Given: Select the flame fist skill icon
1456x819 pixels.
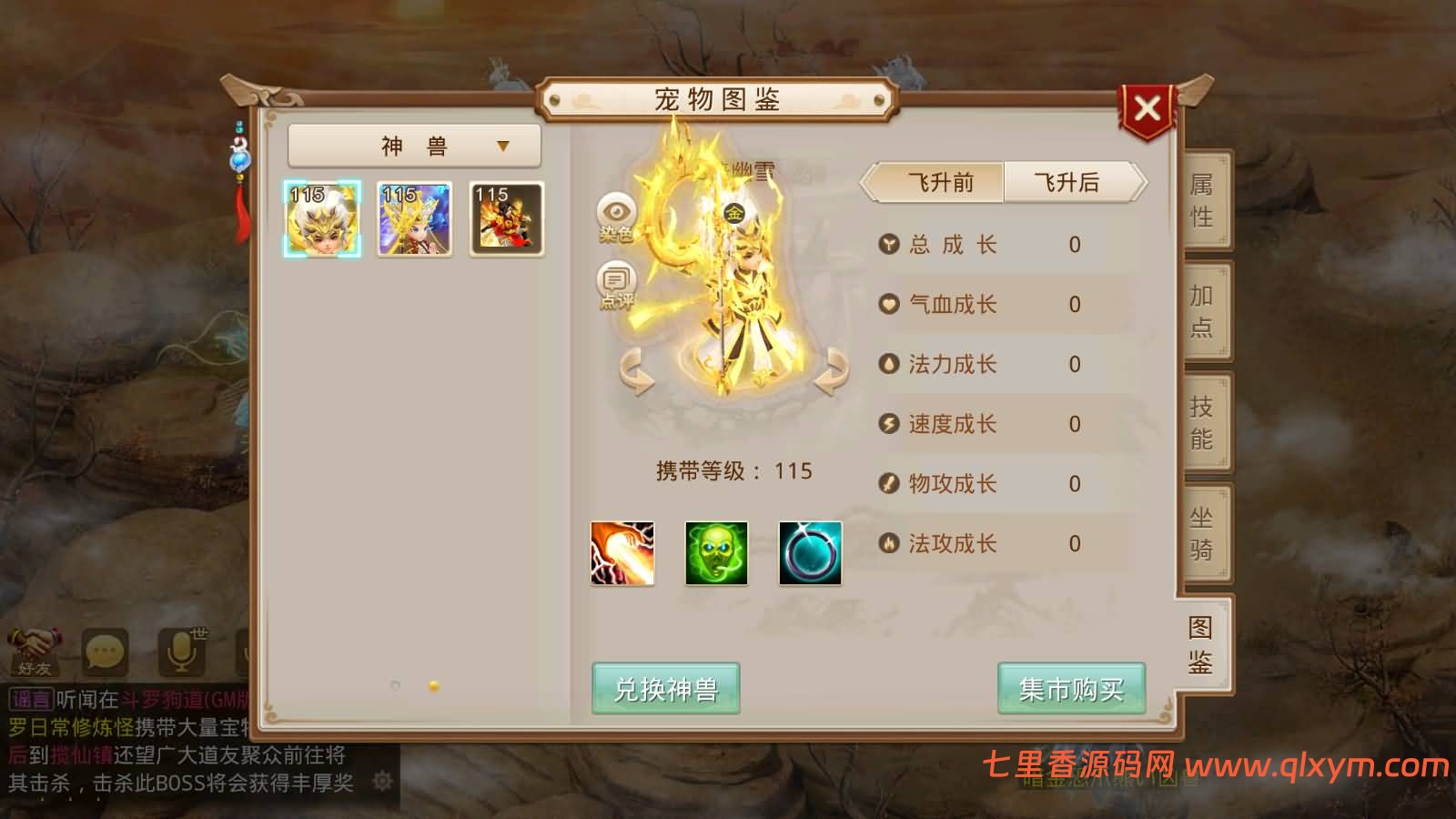Looking at the screenshot, I should (624, 553).
